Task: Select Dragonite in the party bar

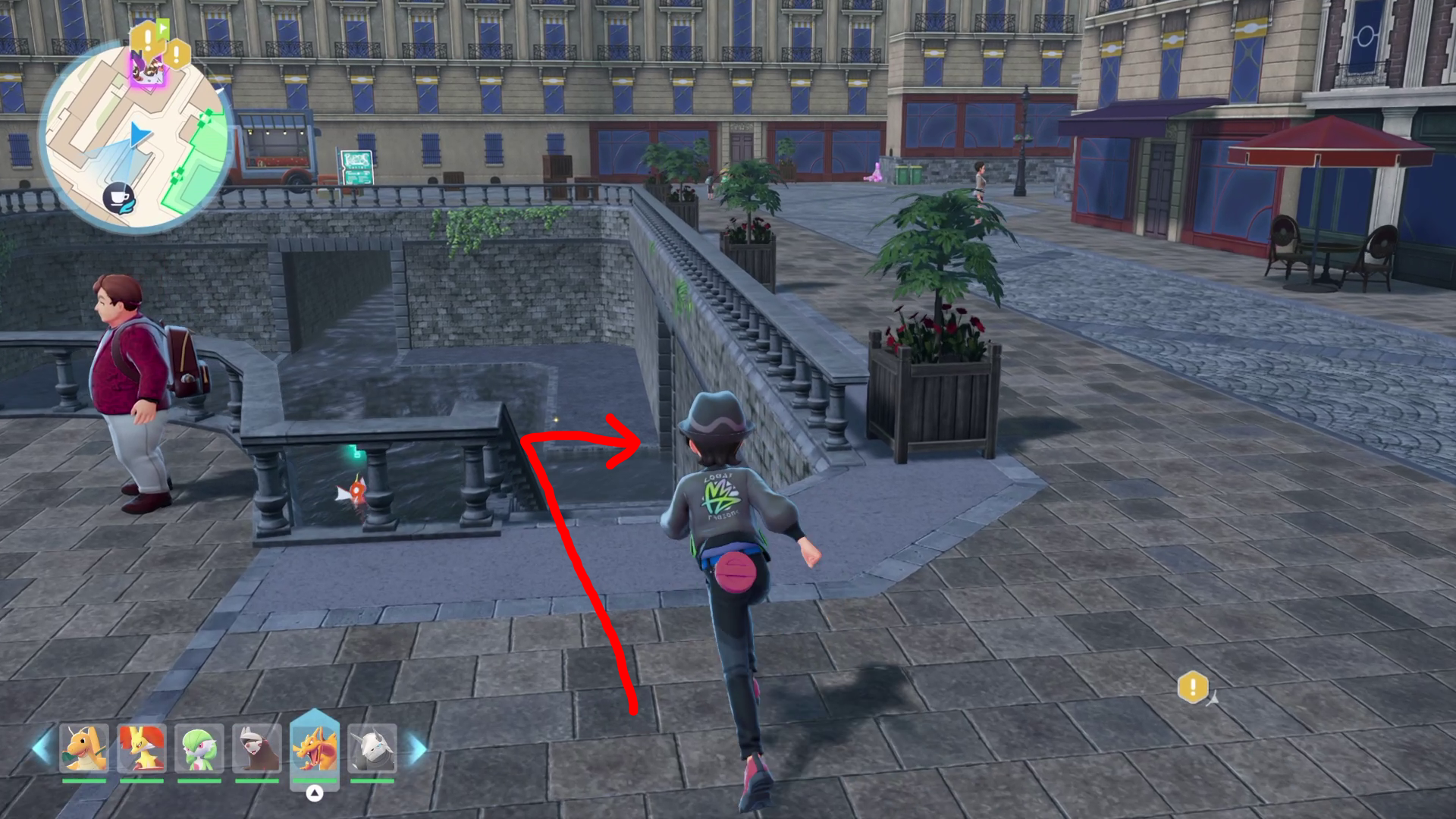Action: click(84, 748)
